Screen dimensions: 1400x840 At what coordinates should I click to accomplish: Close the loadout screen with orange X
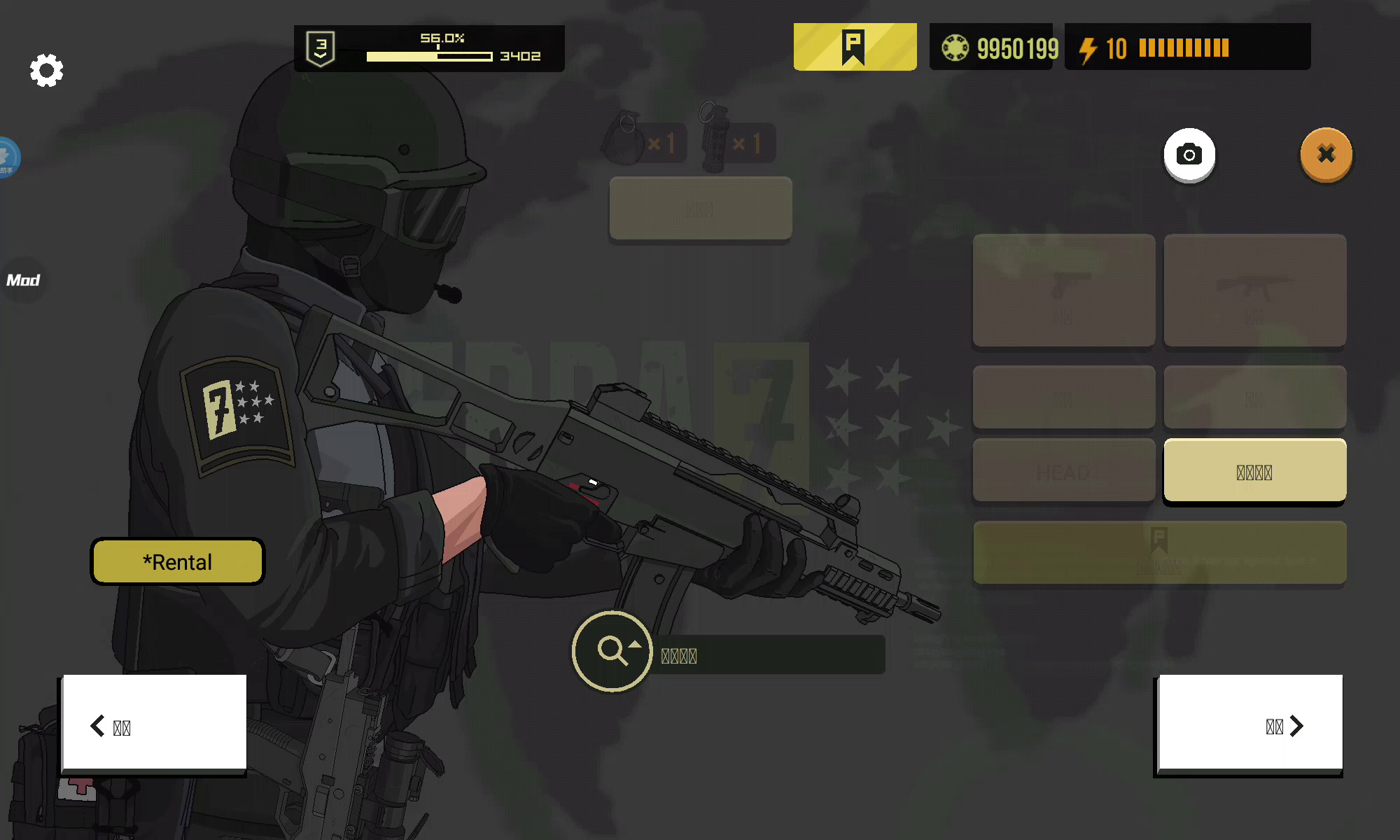[1326, 155]
